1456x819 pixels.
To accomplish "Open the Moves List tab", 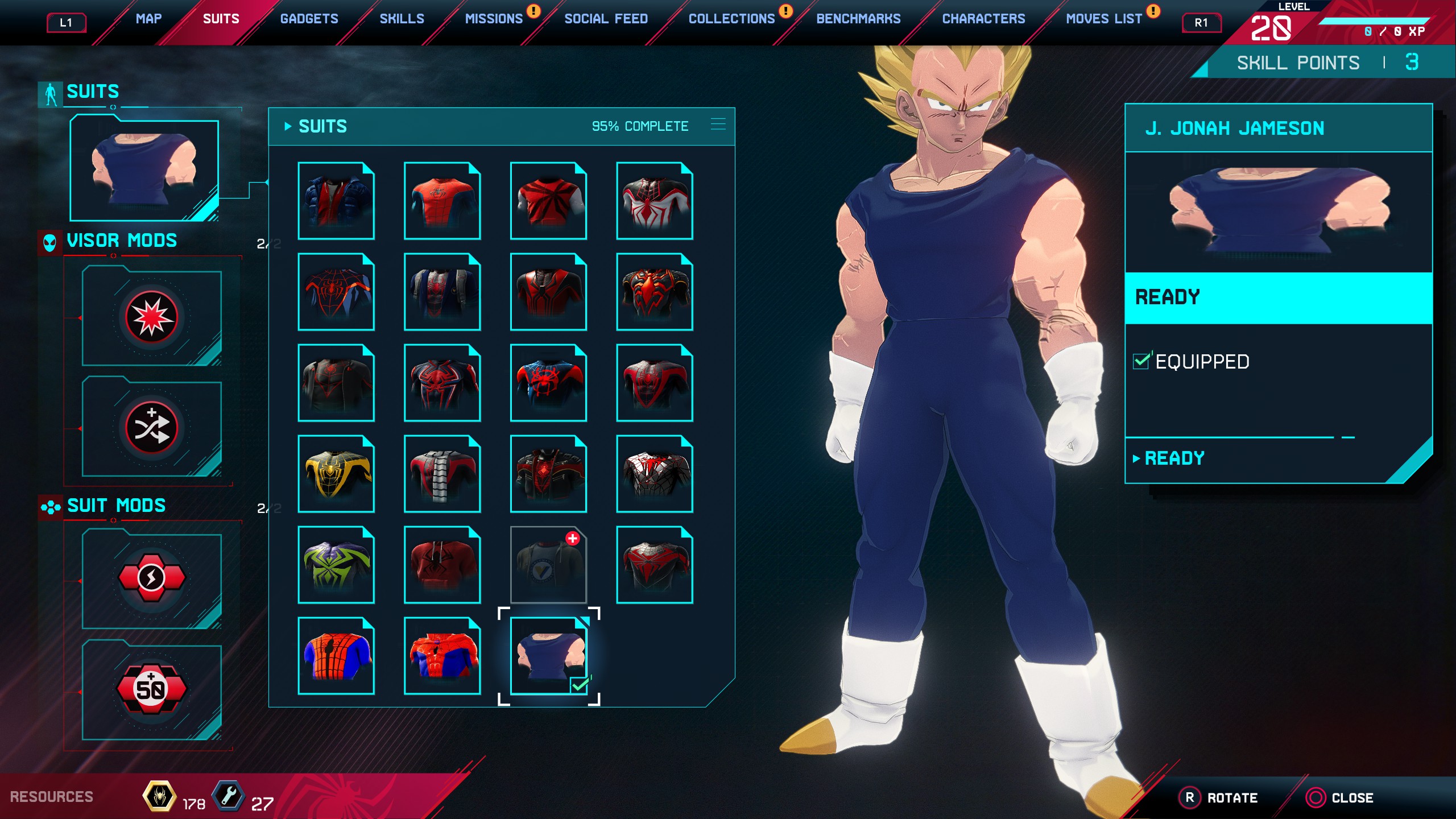I will (x=1103, y=19).
